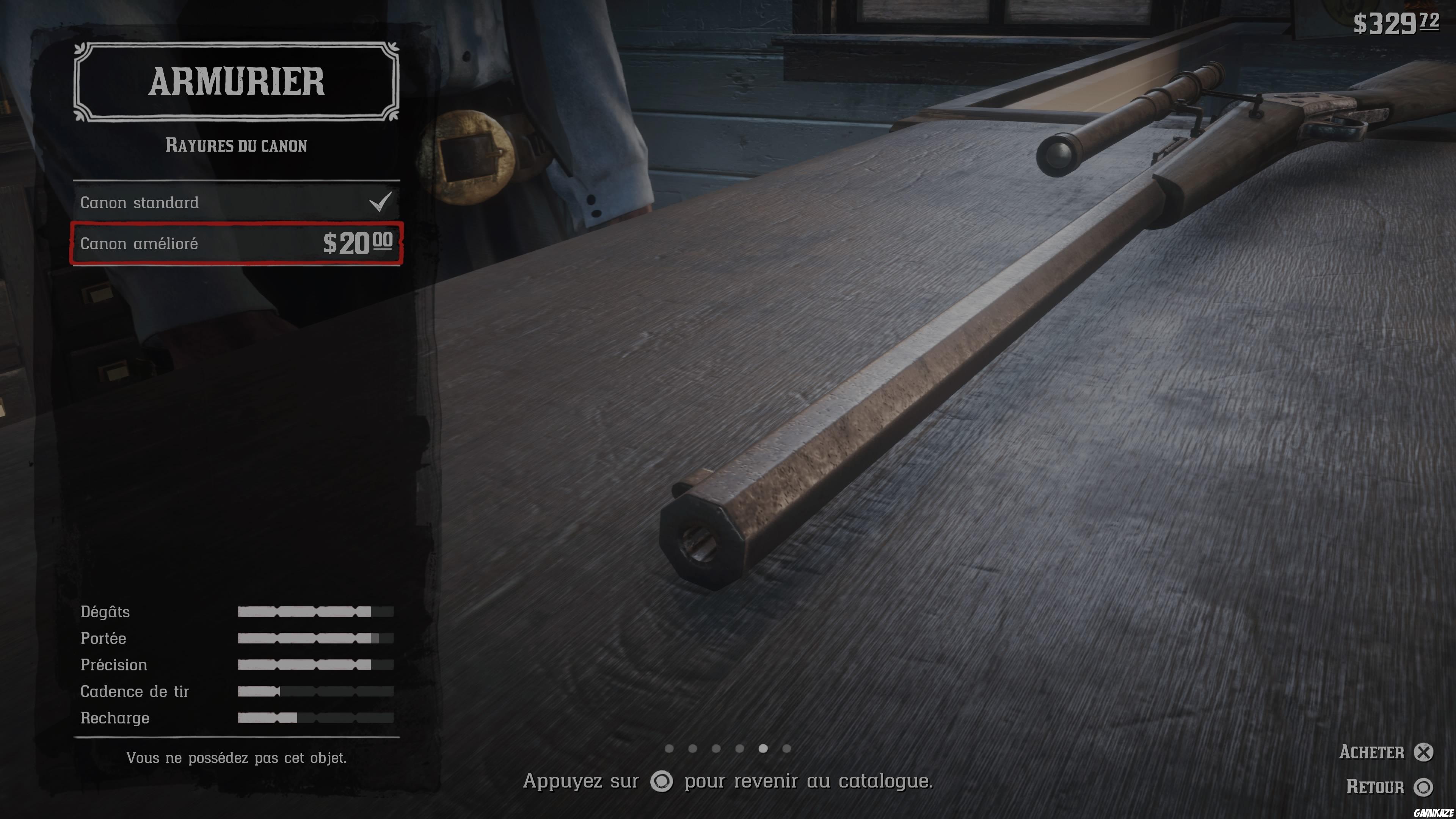Click the Dégâts stat bar
Viewport: 1456px width, 819px height.
click(x=317, y=612)
